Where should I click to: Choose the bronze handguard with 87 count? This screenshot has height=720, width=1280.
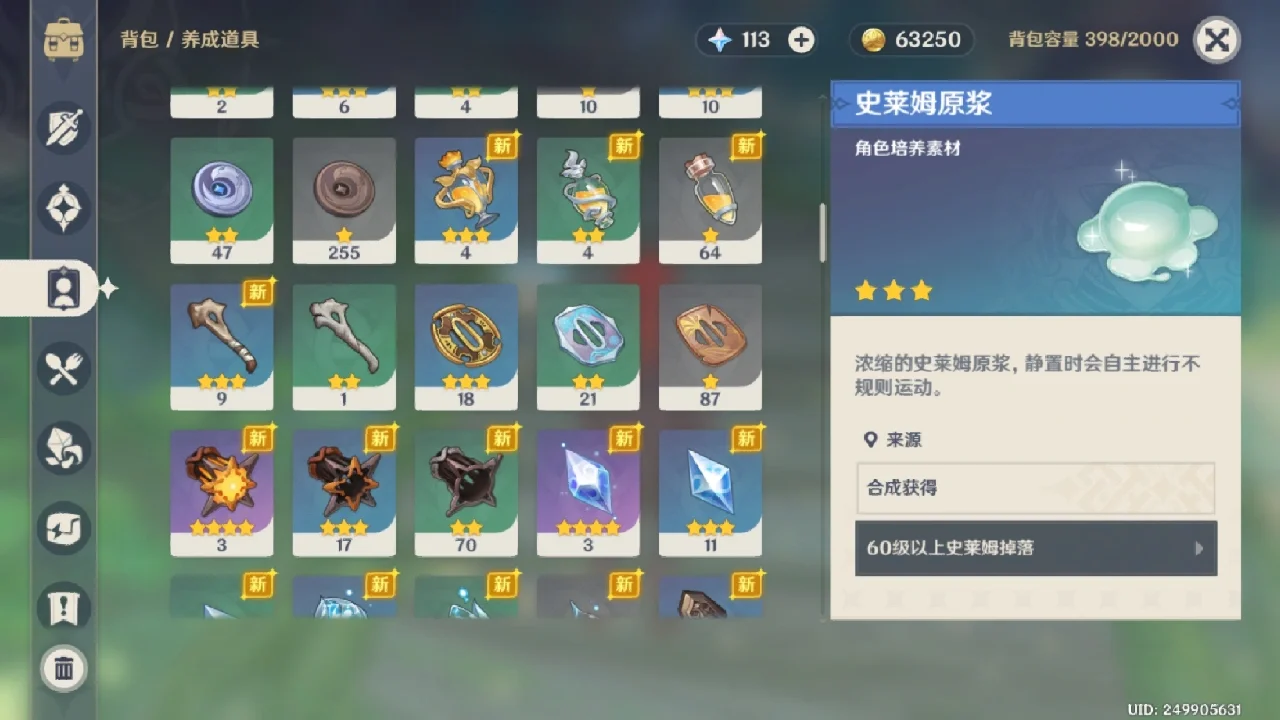point(710,346)
